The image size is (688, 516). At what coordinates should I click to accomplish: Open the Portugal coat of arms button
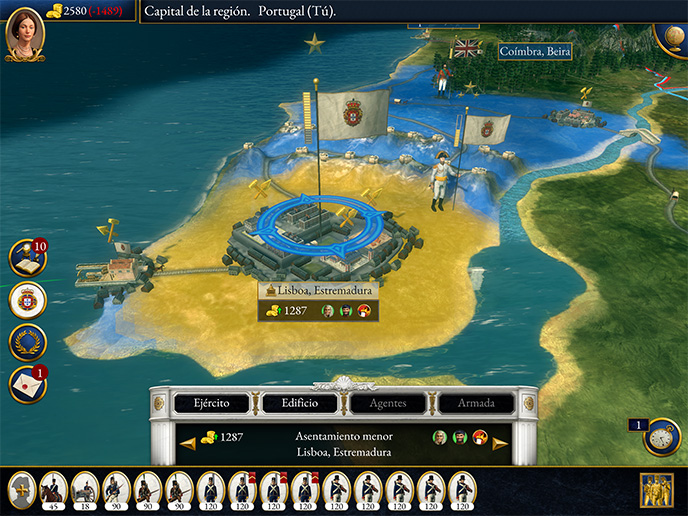[x=27, y=300]
